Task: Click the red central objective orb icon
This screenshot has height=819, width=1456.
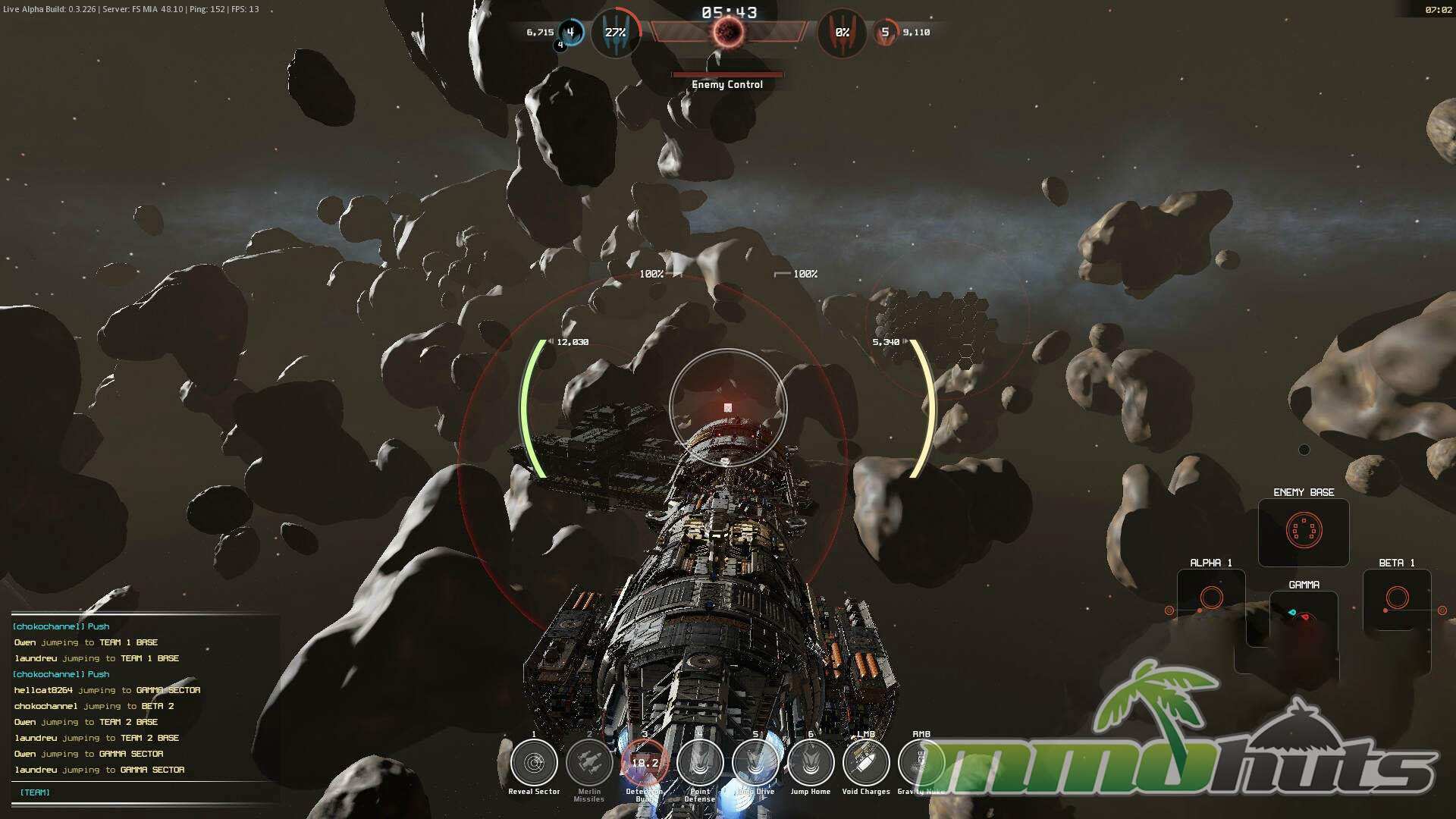Action: click(727, 32)
